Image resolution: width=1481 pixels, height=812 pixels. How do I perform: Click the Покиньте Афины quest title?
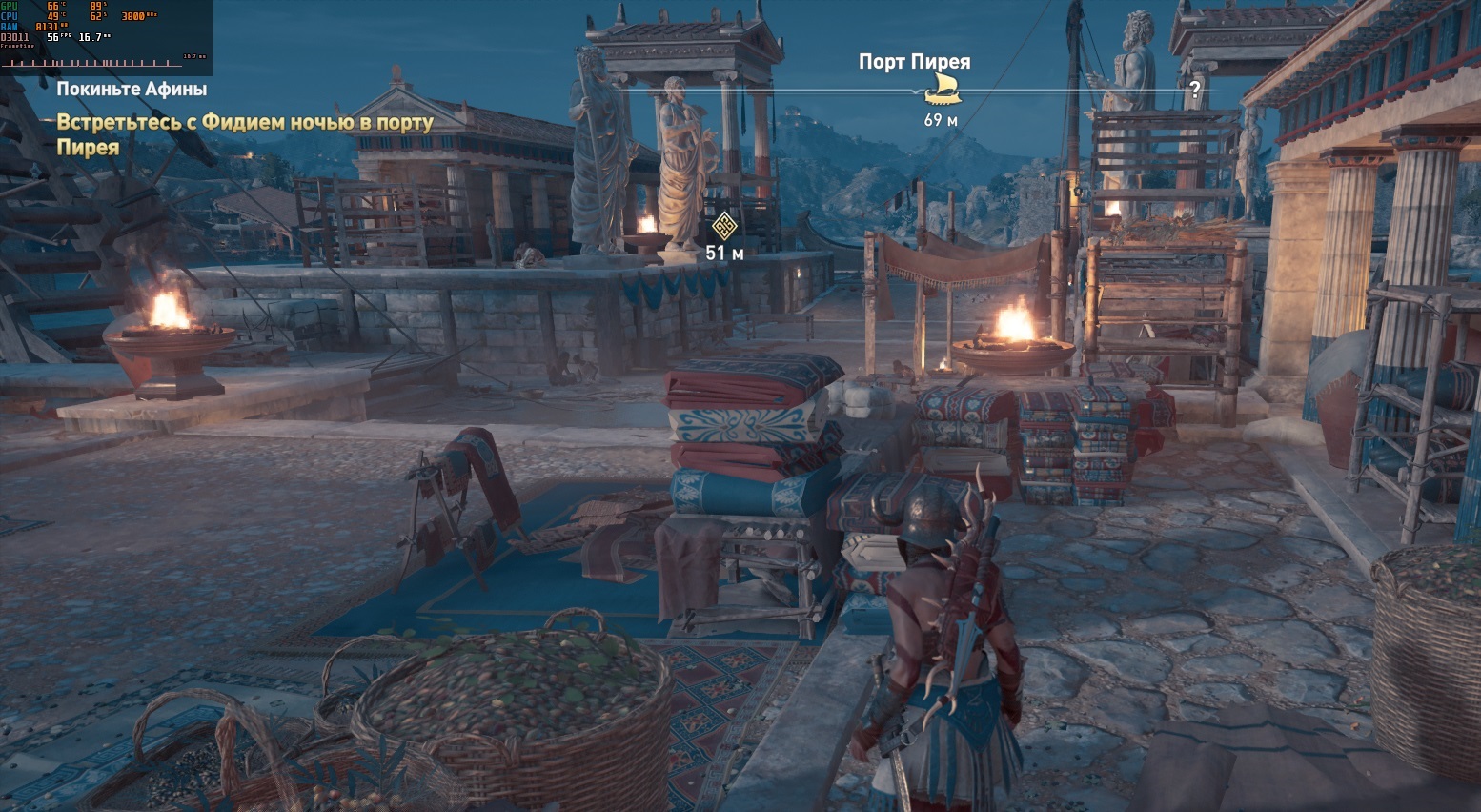[132, 90]
